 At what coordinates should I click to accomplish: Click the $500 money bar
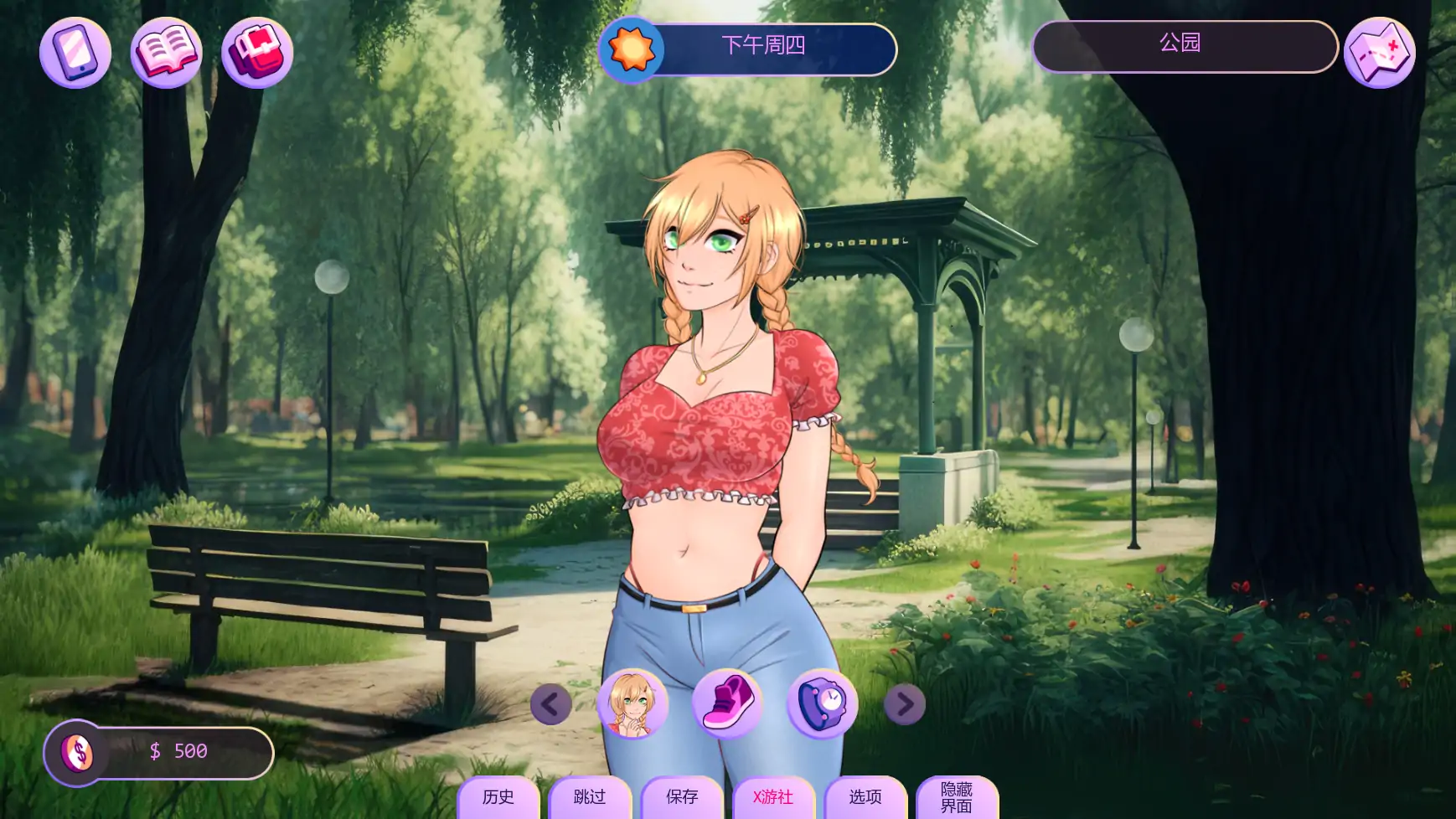click(180, 751)
